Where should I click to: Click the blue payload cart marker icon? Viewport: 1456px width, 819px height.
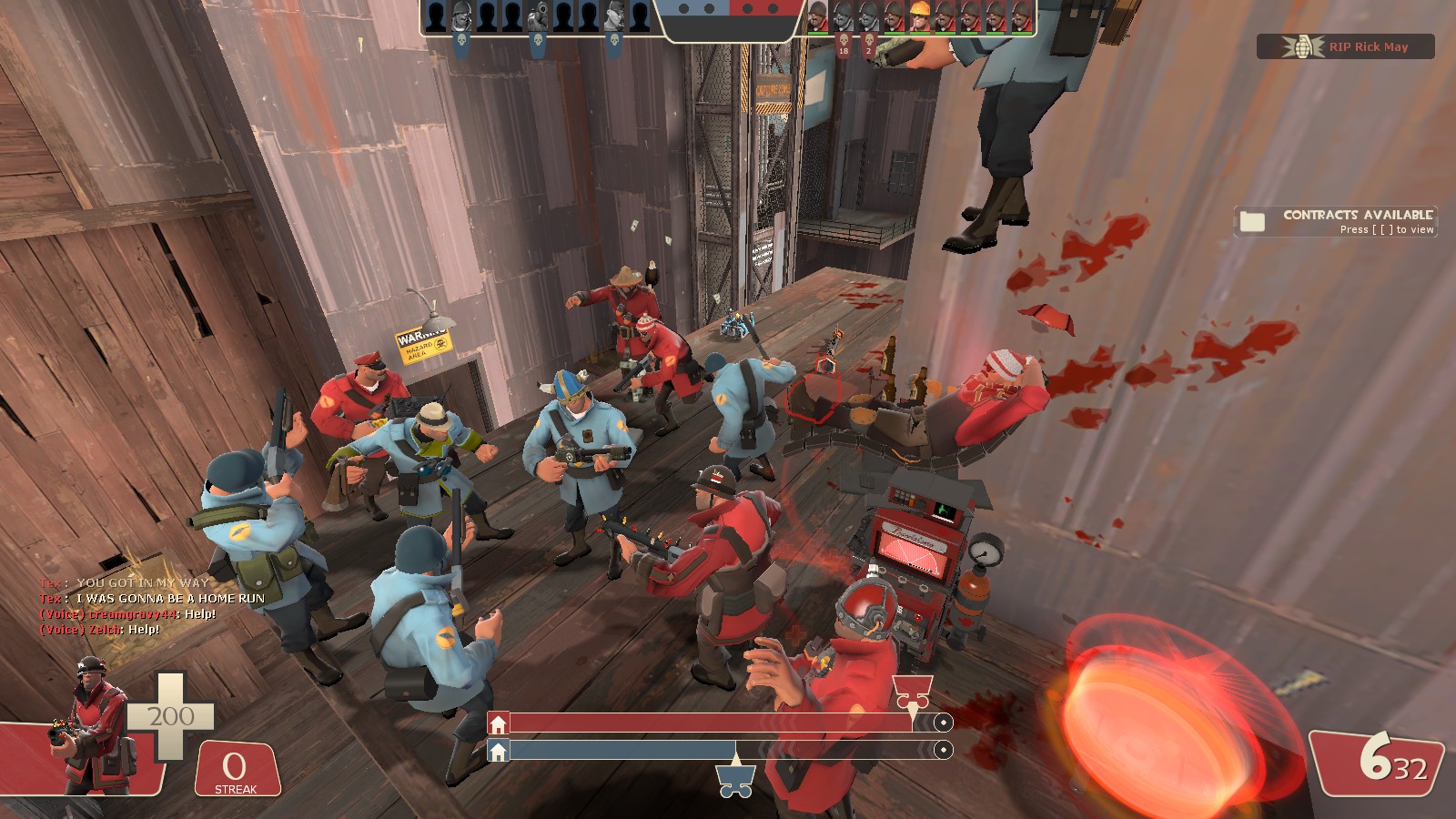point(735,779)
